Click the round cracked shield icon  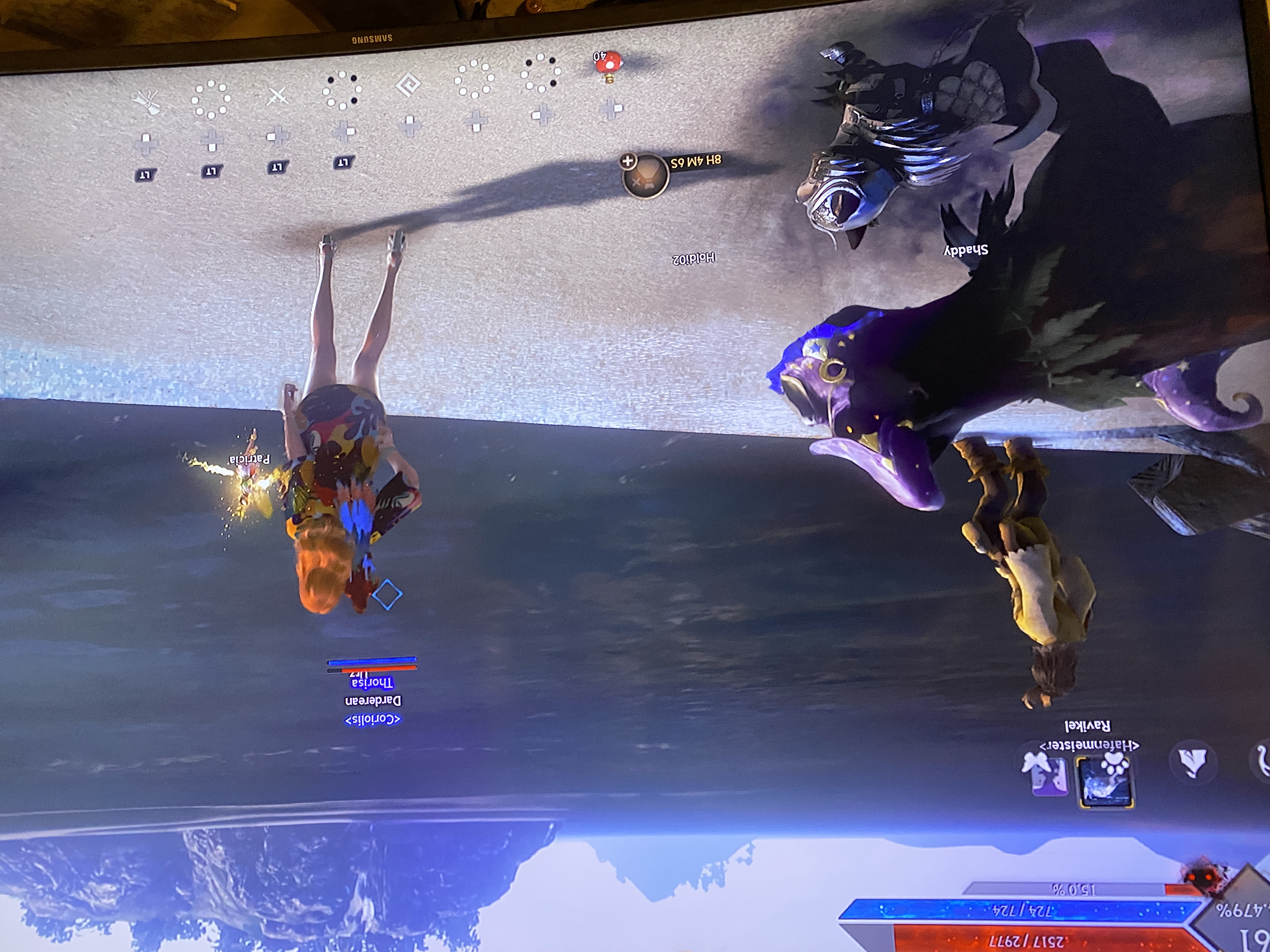(x=1193, y=762)
